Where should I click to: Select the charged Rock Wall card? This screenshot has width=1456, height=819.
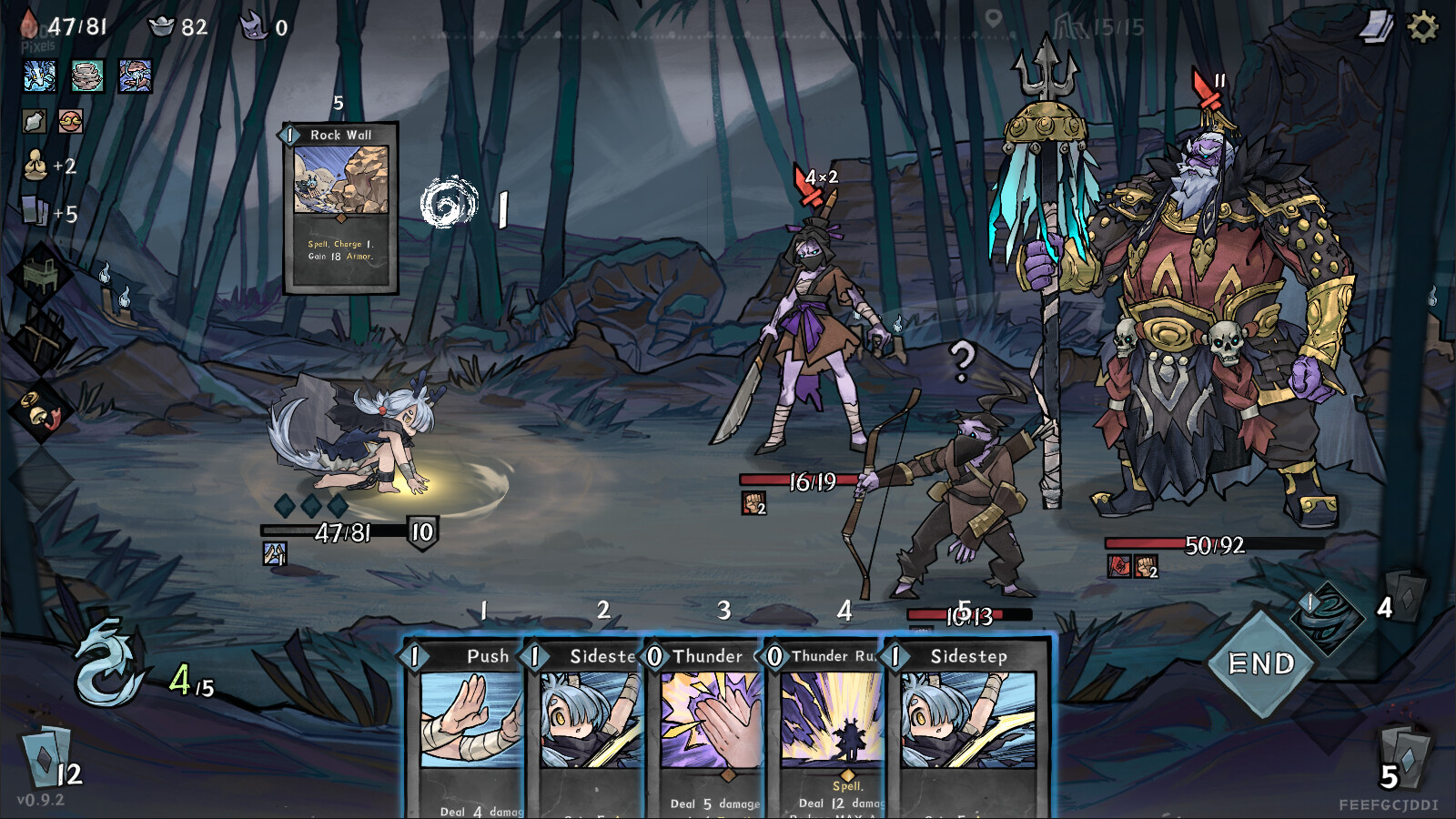pyautogui.click(x=340, y=207)
